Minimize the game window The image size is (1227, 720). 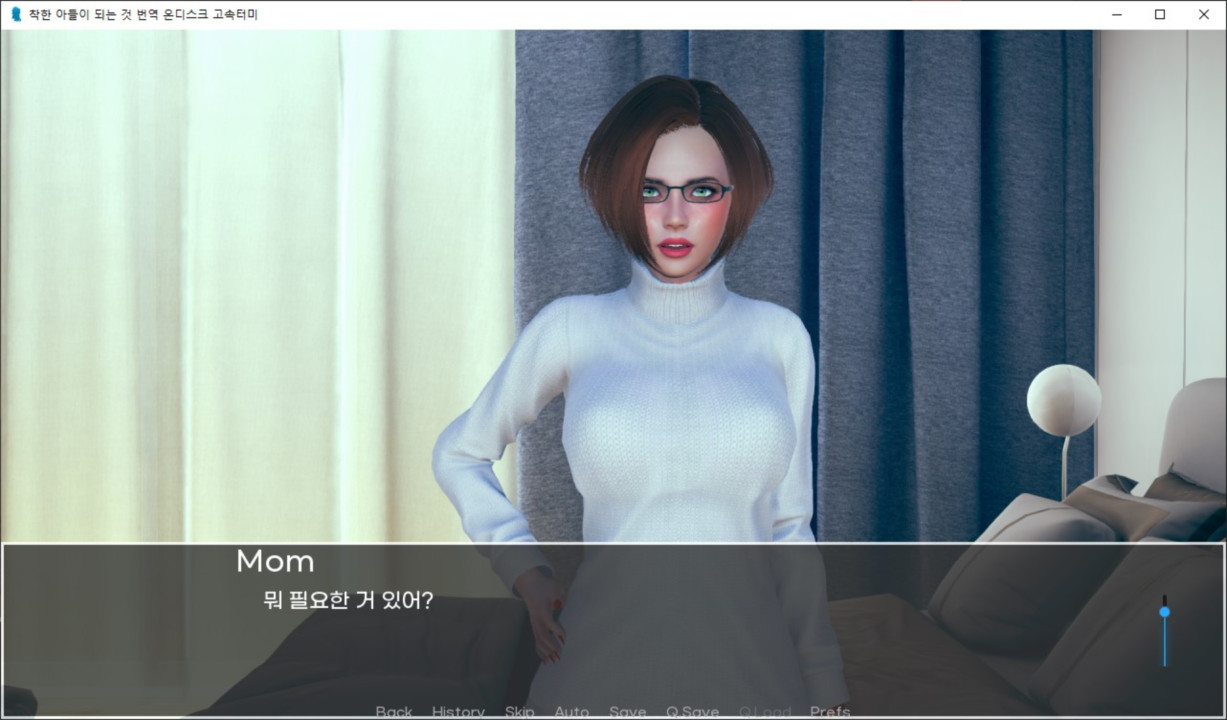click(x=1115, y=14)
